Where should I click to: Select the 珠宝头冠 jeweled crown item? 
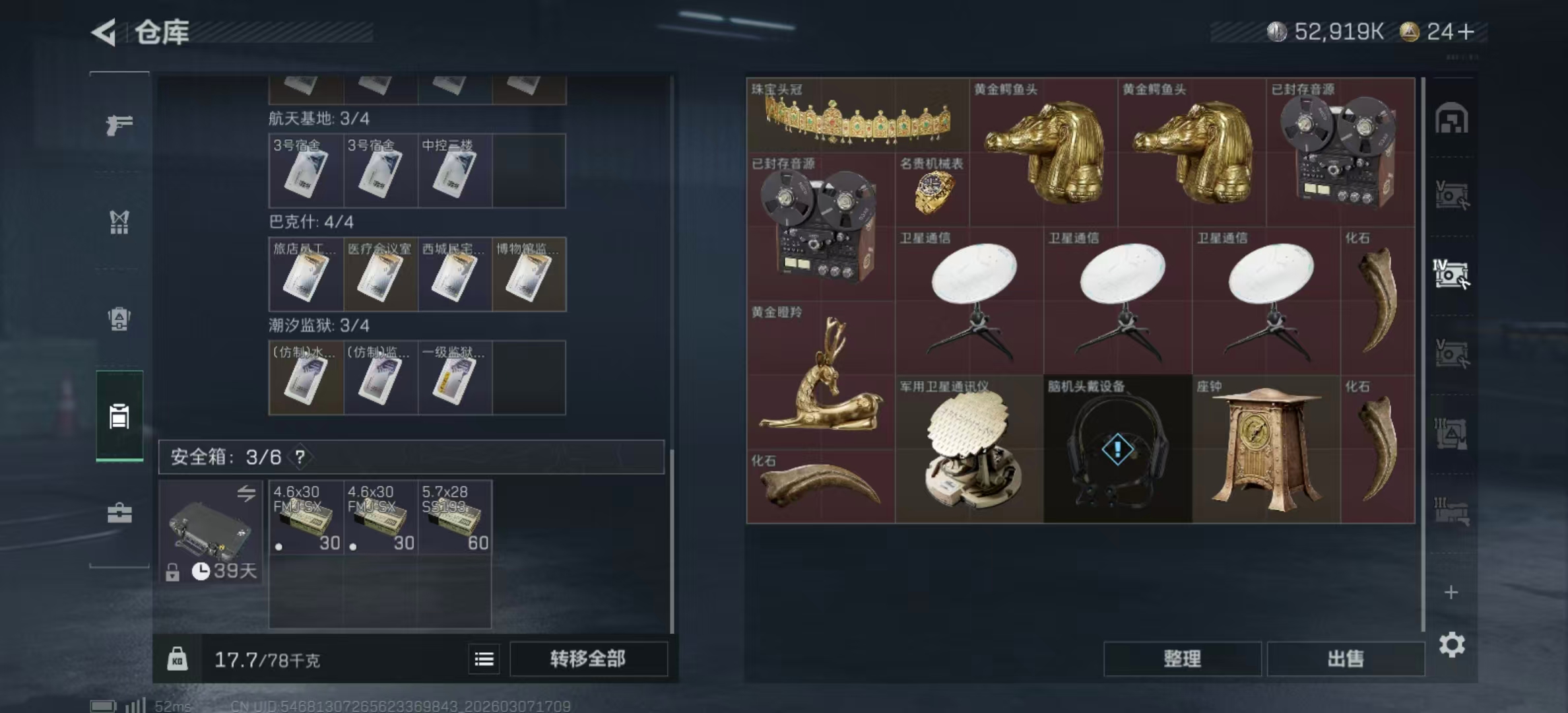point(857,116)
